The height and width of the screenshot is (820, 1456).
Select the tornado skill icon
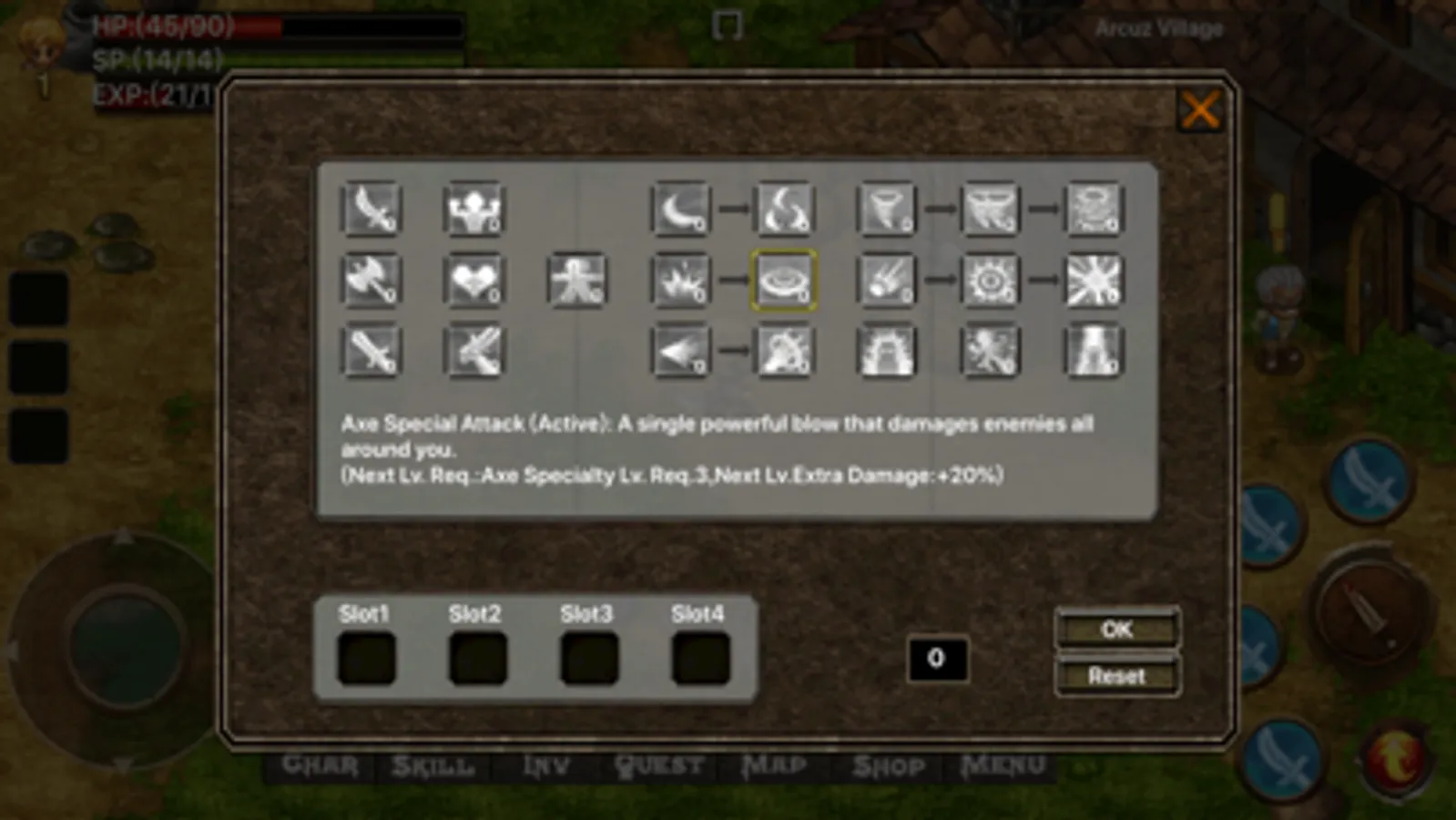[888, 210]
